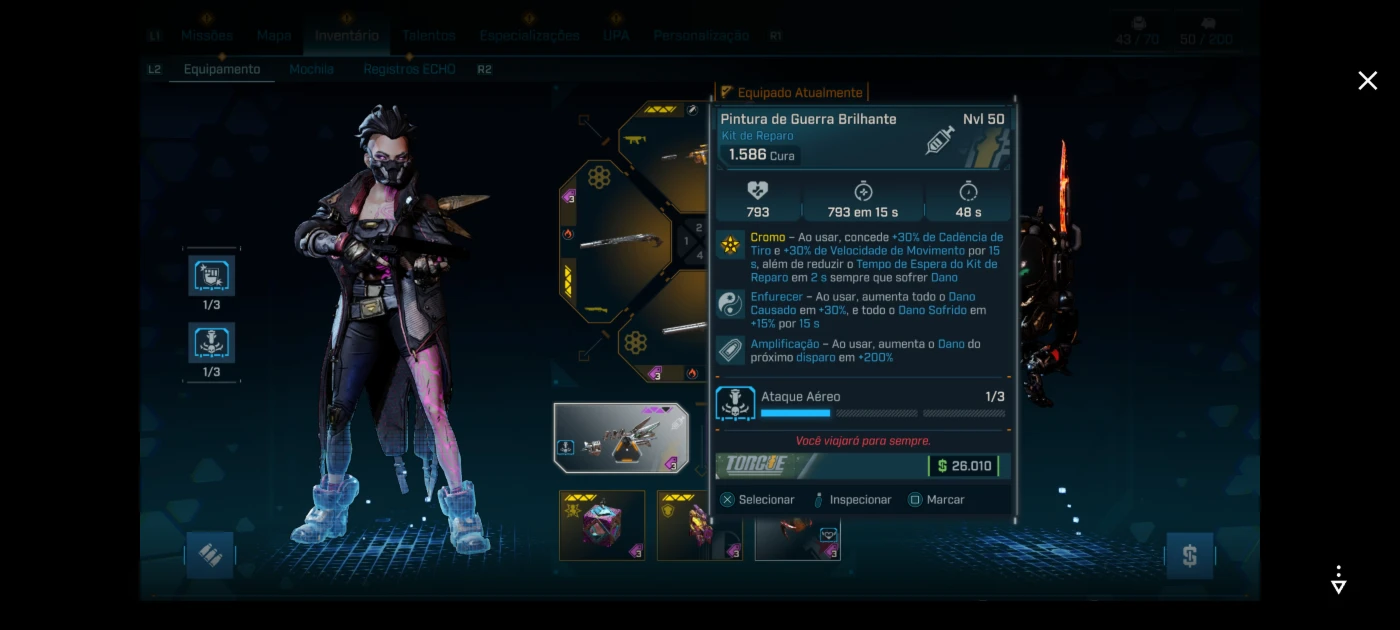The width and height of the screenshot is (1400, 630).
Task: Open the Registros ECHO sub-tab
Action: tap(409, 69)
